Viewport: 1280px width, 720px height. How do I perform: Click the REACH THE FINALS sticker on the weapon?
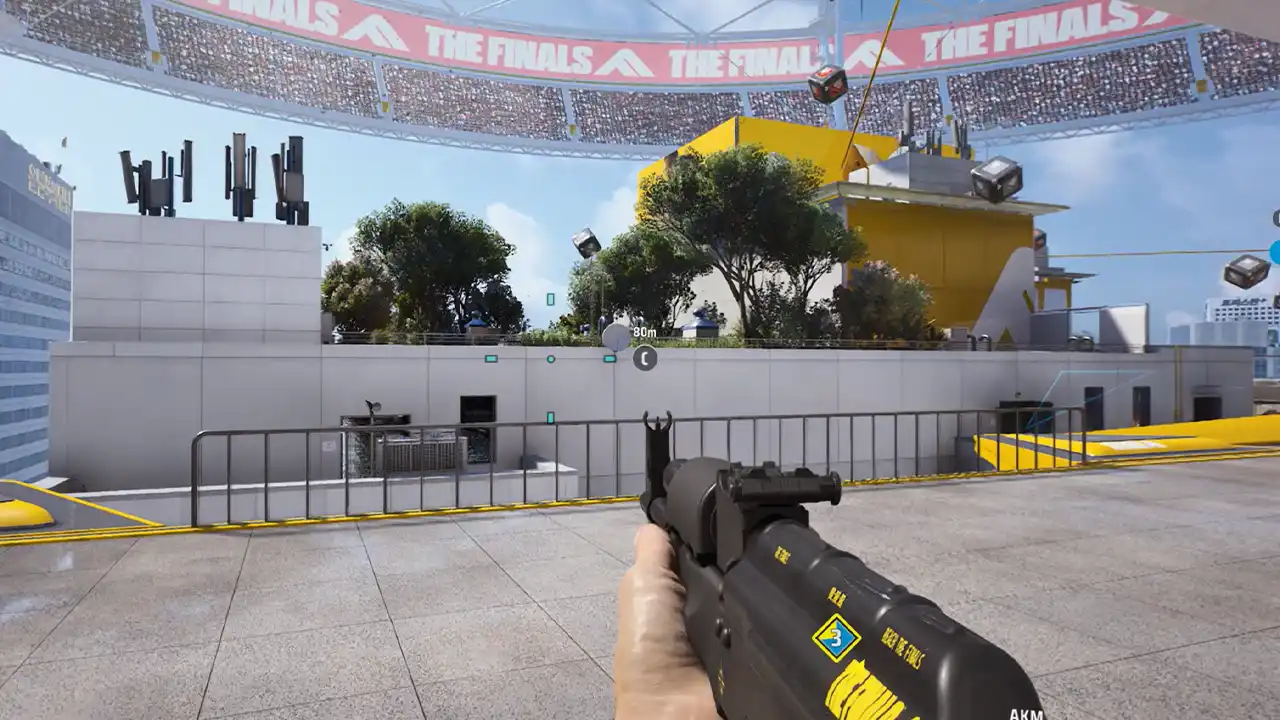coord(902,648)
